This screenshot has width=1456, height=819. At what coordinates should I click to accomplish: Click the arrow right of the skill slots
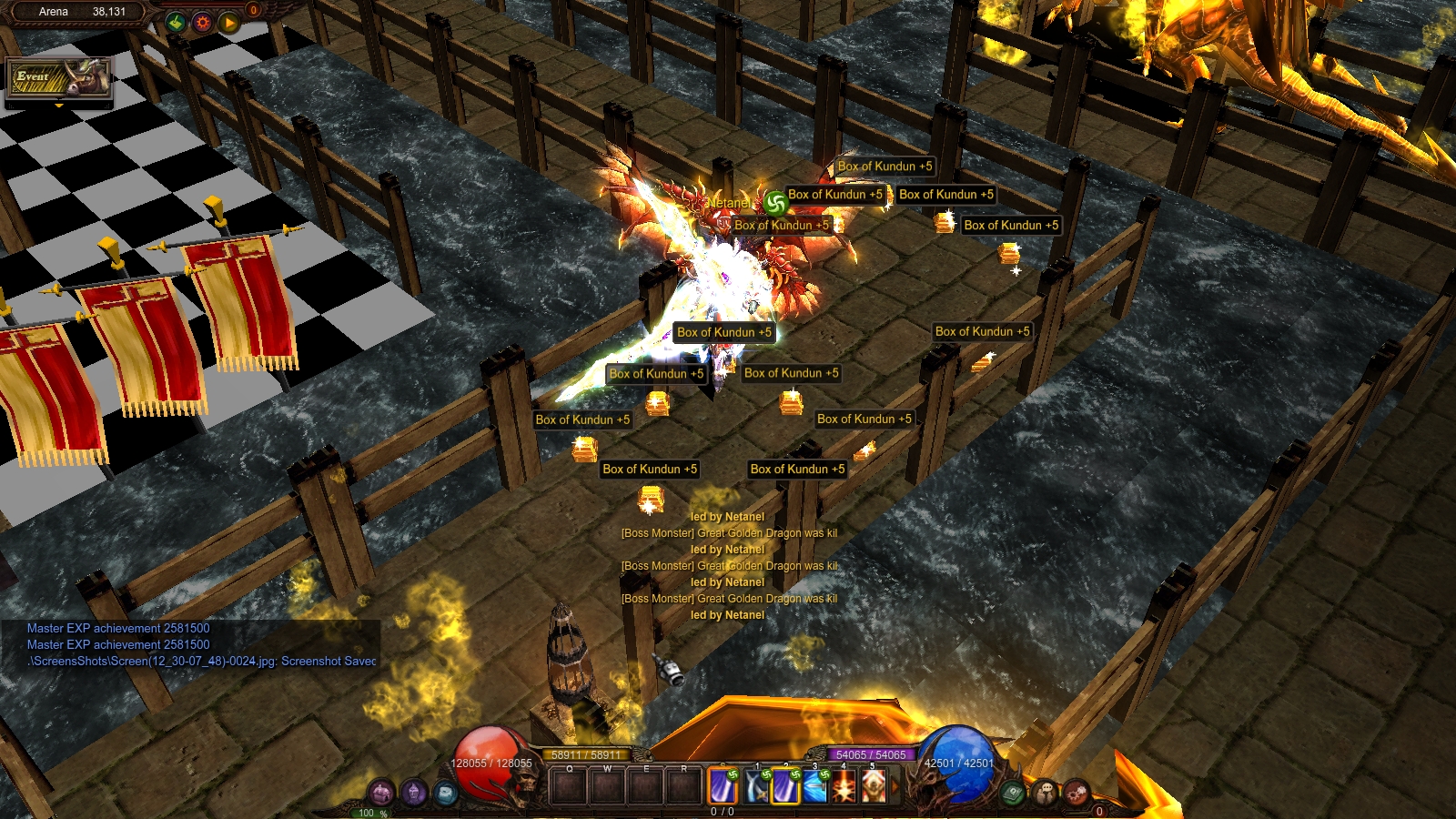[895, 785]
